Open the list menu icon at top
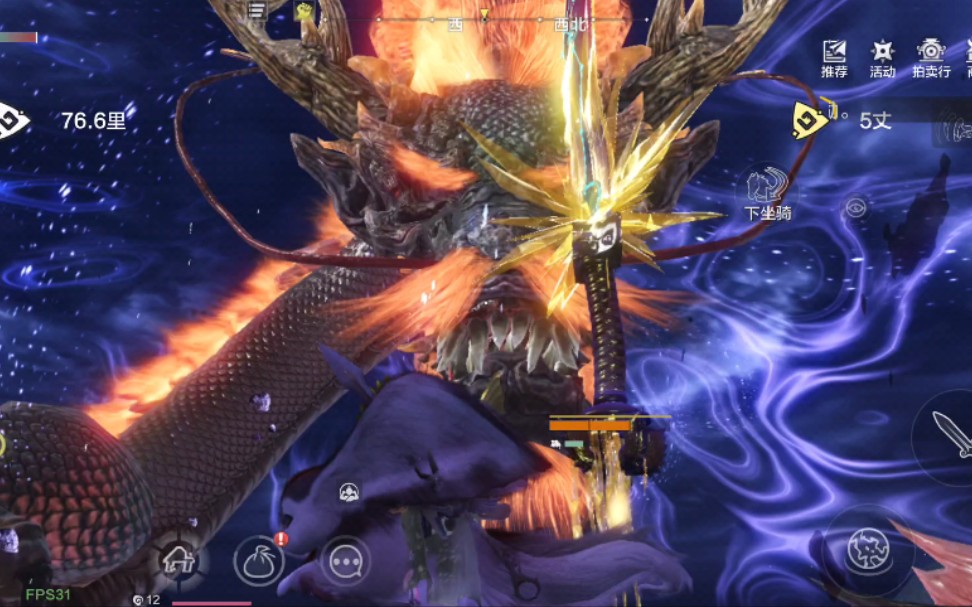Screen dimensions: 972x607 [x=257, y=10]
